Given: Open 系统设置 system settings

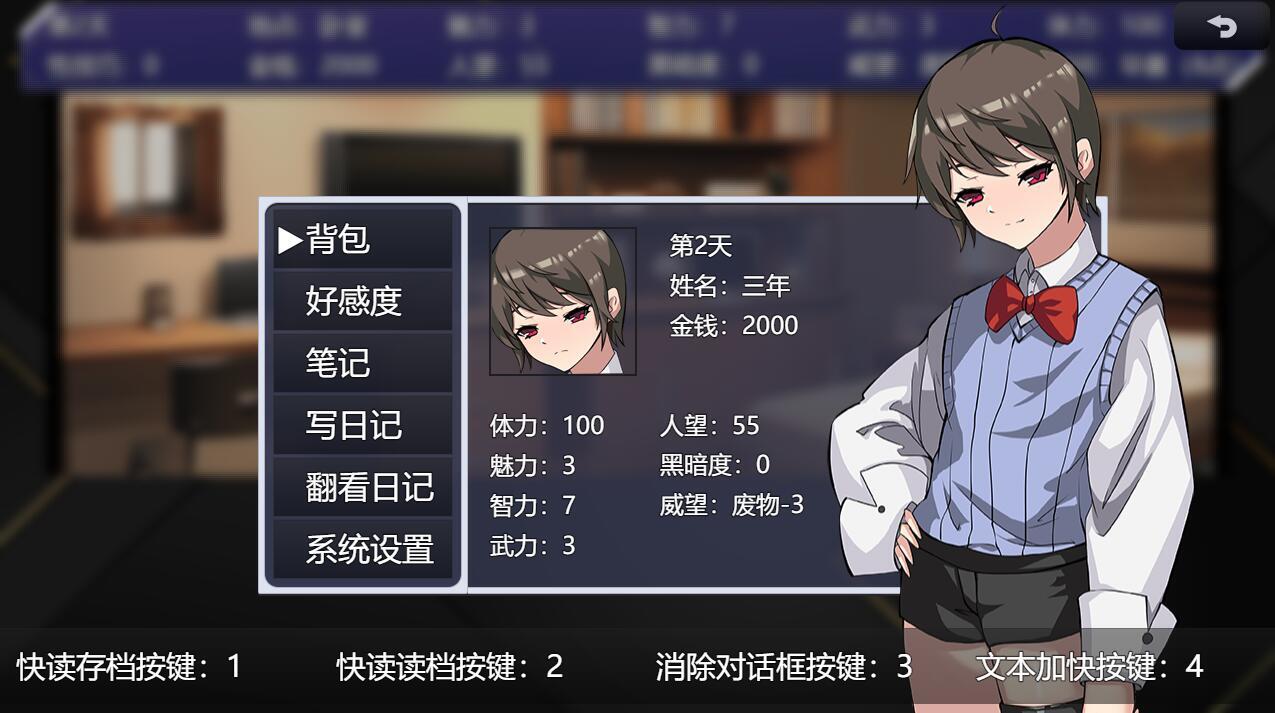Looking at the screenshot, I should (x=362, y=549).
